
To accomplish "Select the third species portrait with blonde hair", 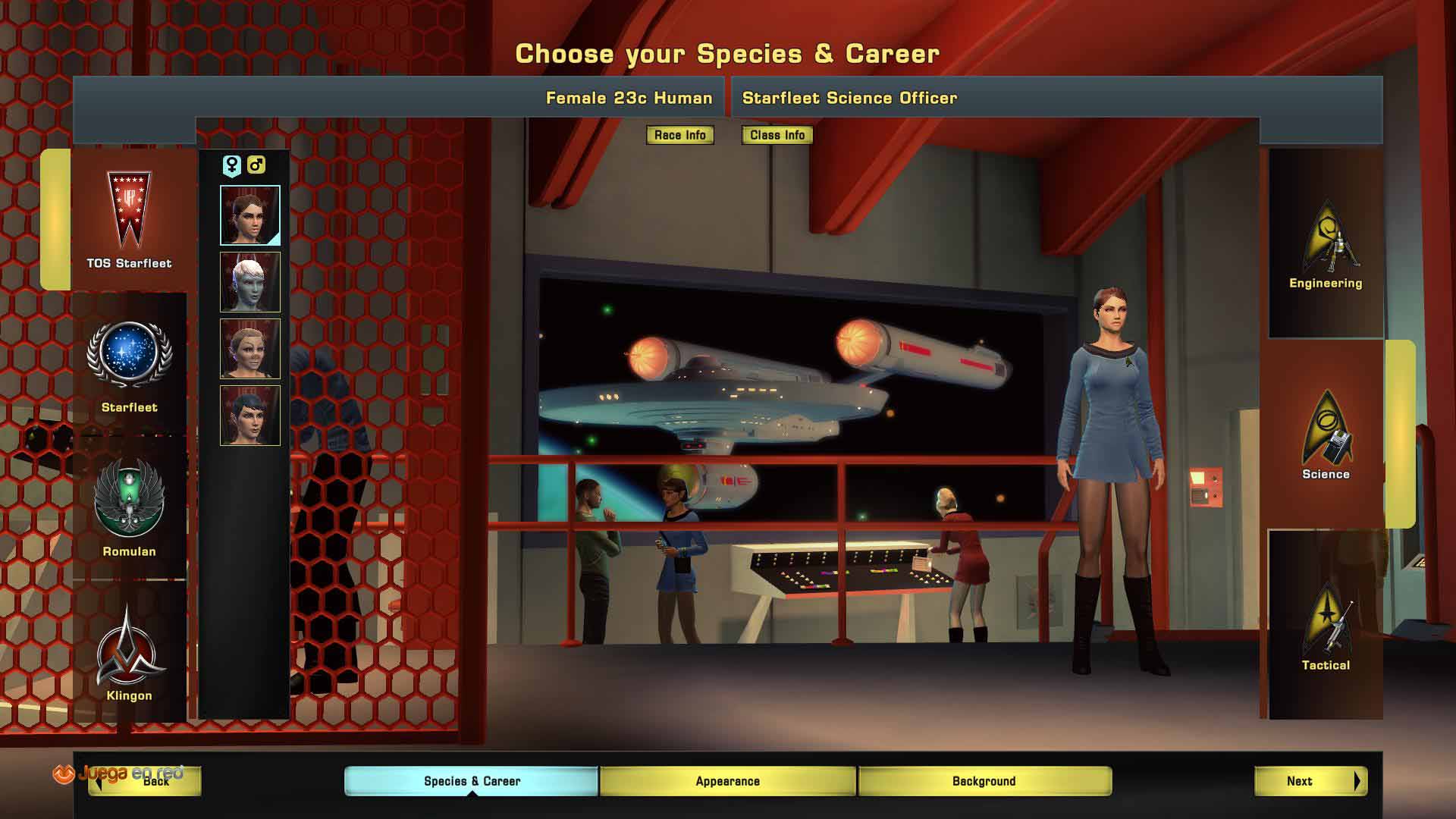I will 250,349.
